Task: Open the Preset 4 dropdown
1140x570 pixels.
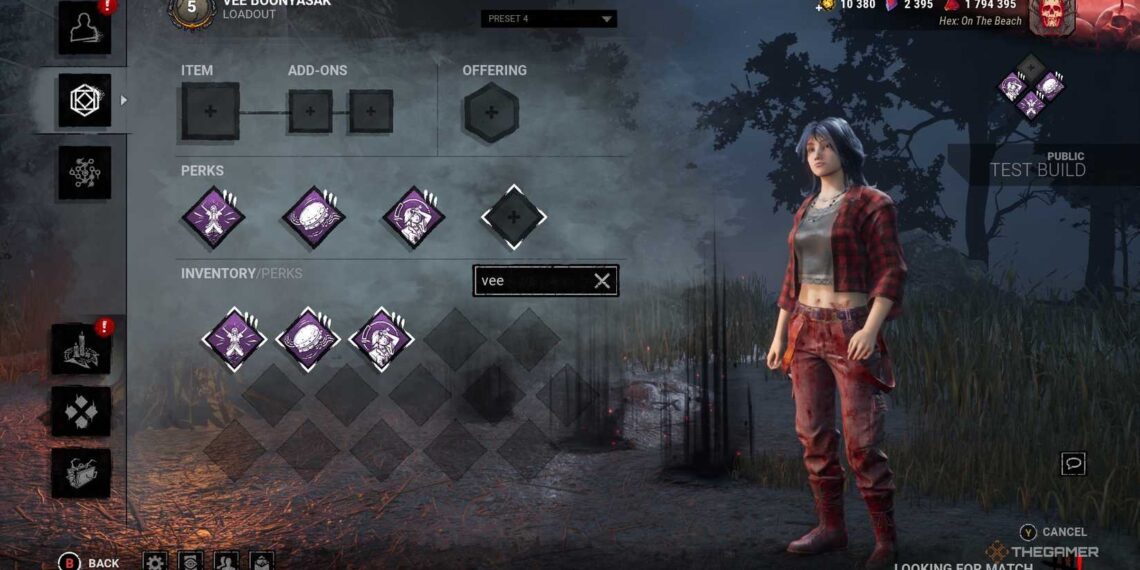Action: [x=549, y=19]
